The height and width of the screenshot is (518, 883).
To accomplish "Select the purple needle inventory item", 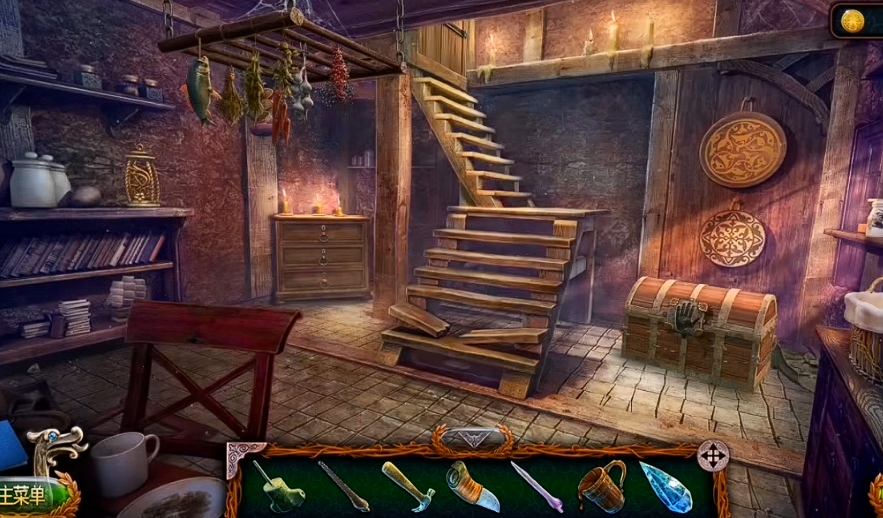I will (x=535, y=487).
